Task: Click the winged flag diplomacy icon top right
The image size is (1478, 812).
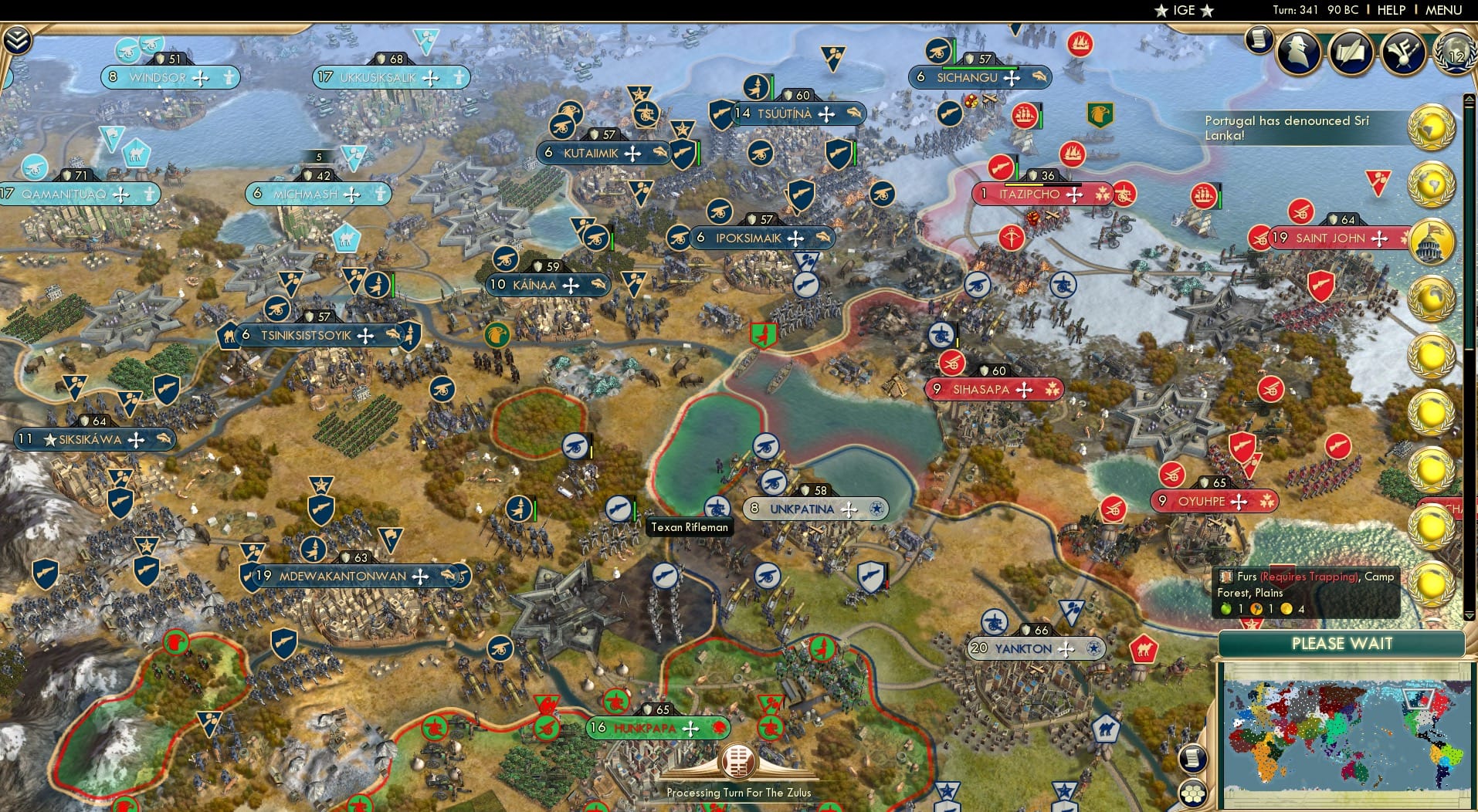Action: pyautogui.click(x=1405, y=54)
